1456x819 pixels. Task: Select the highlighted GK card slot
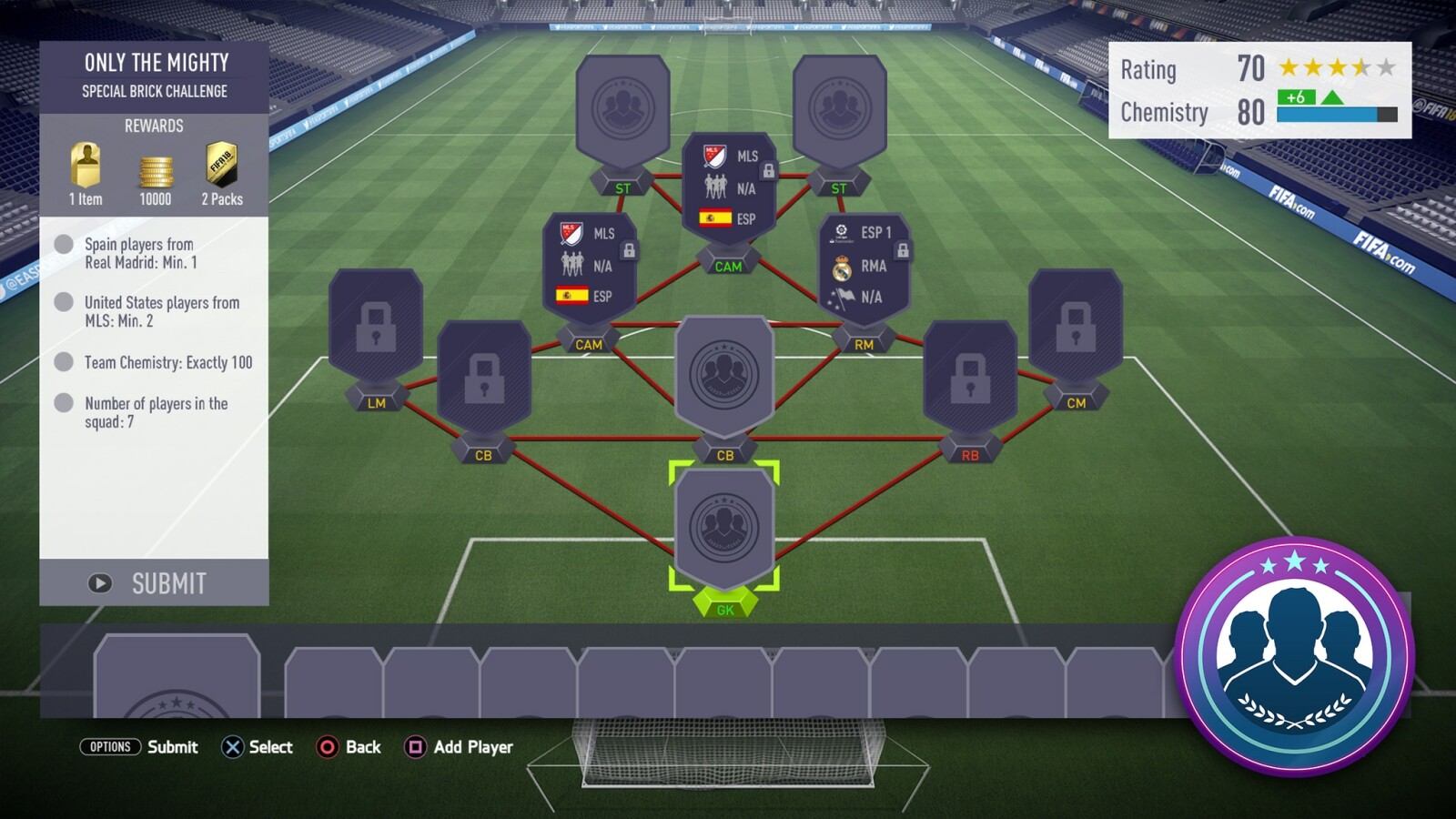point(723,528)
